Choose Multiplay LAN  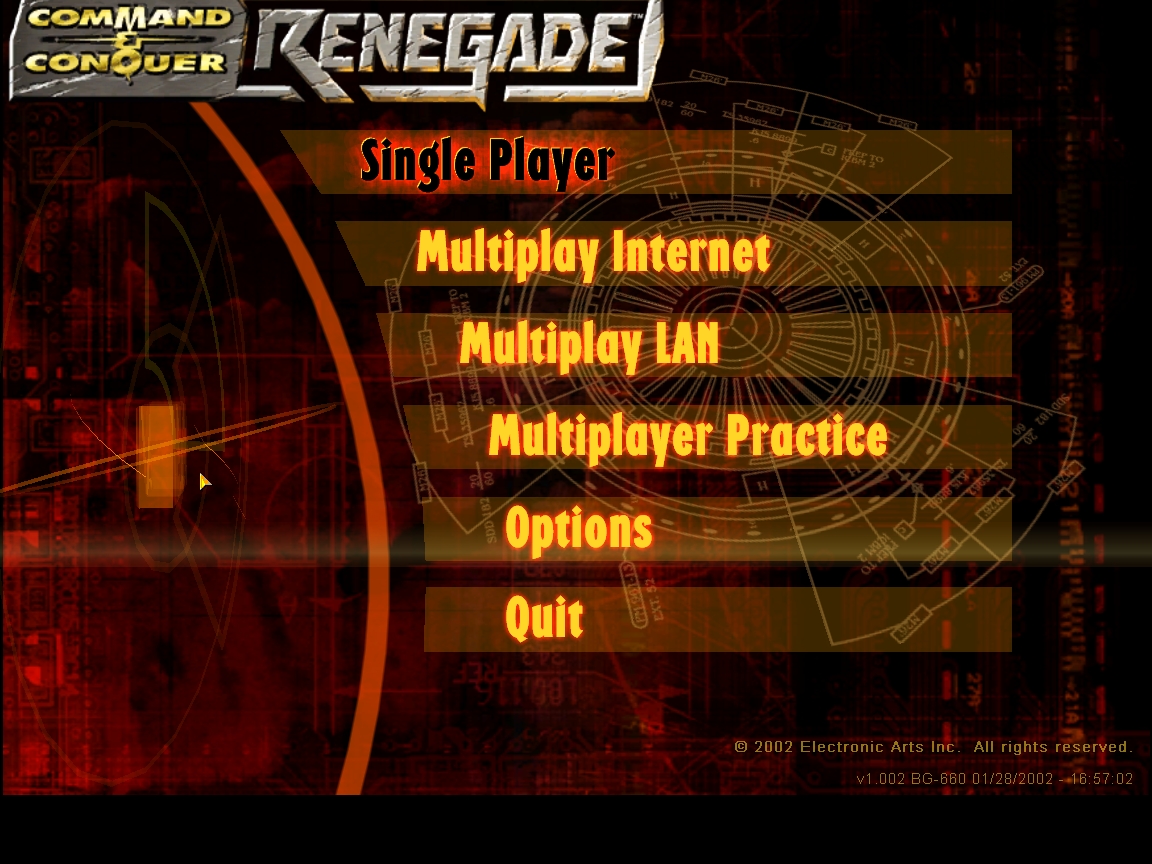click(589, 345)
